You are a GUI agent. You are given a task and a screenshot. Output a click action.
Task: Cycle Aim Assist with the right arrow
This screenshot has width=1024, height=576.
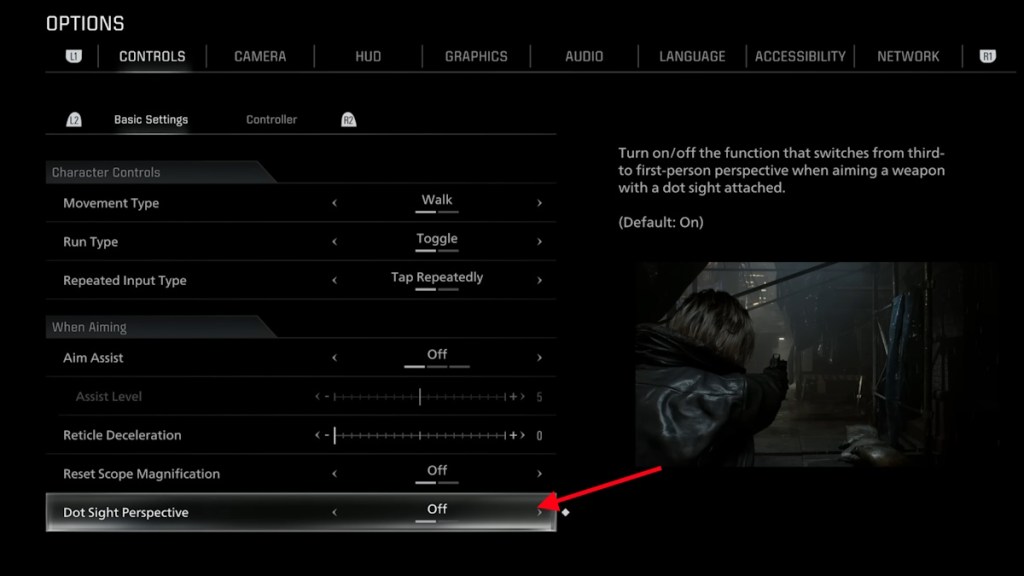pos(539,358)
